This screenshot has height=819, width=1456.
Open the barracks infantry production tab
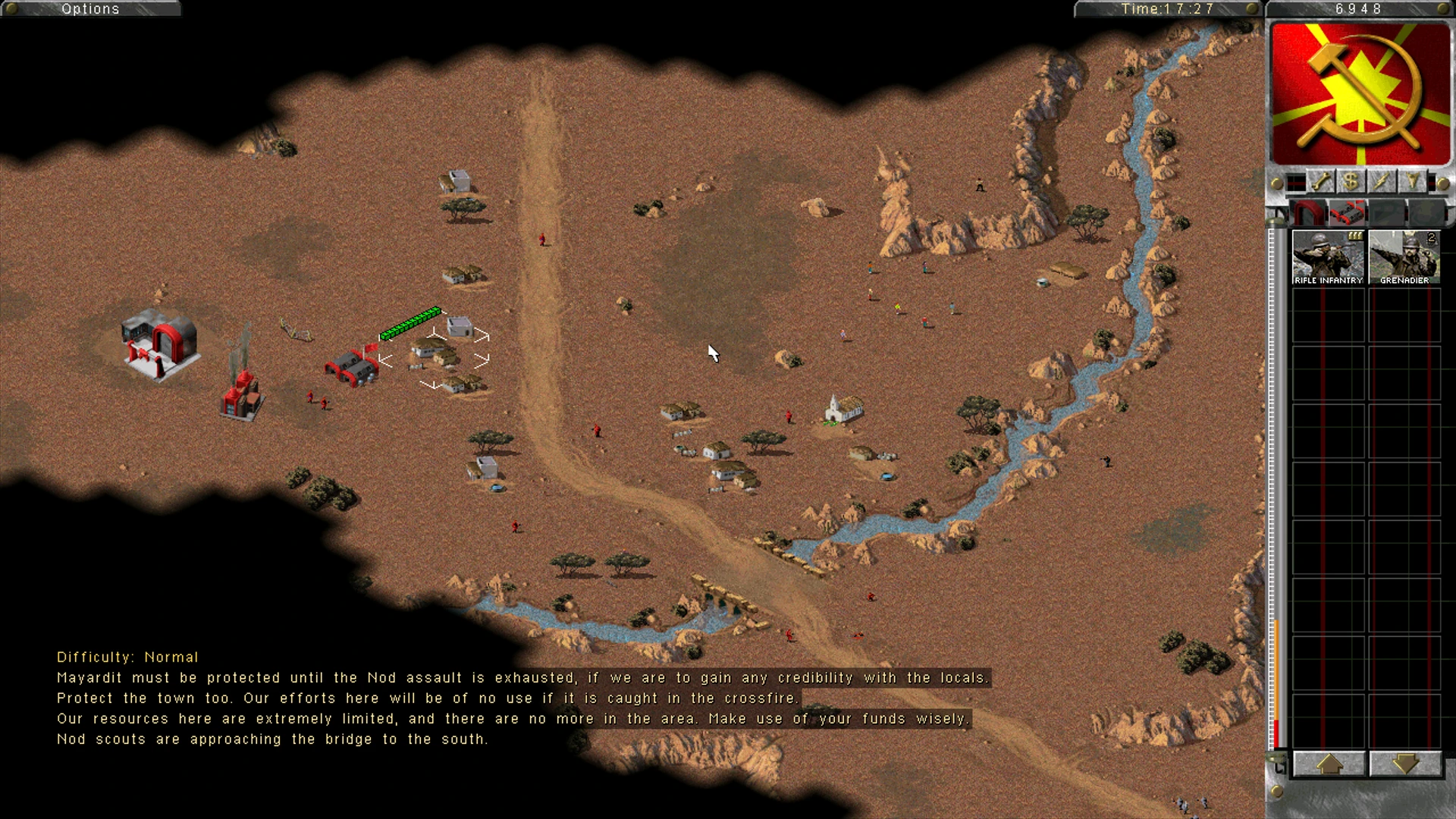[1348, 213]
